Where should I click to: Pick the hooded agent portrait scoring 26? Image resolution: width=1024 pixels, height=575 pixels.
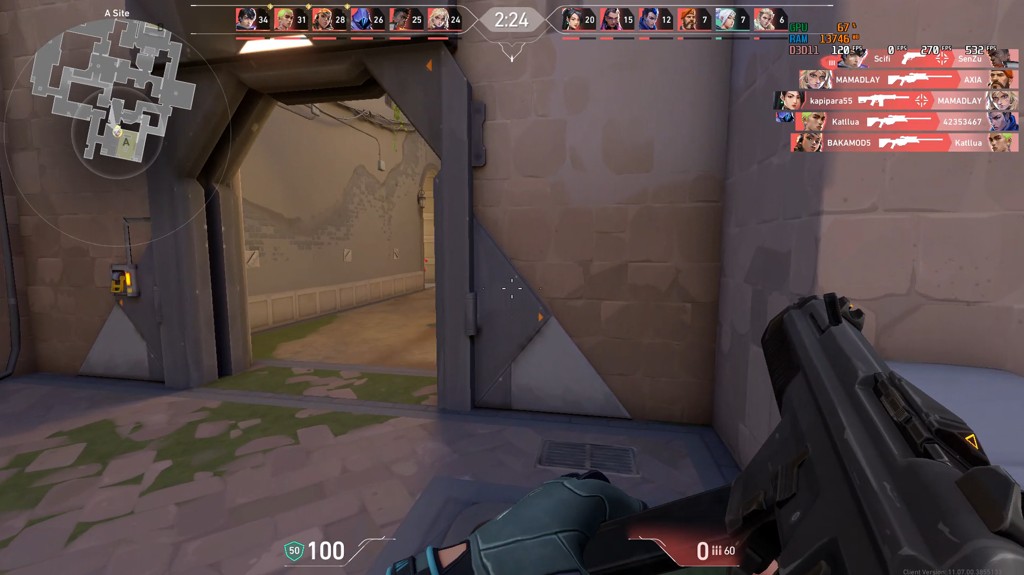(x=360, y=19)
